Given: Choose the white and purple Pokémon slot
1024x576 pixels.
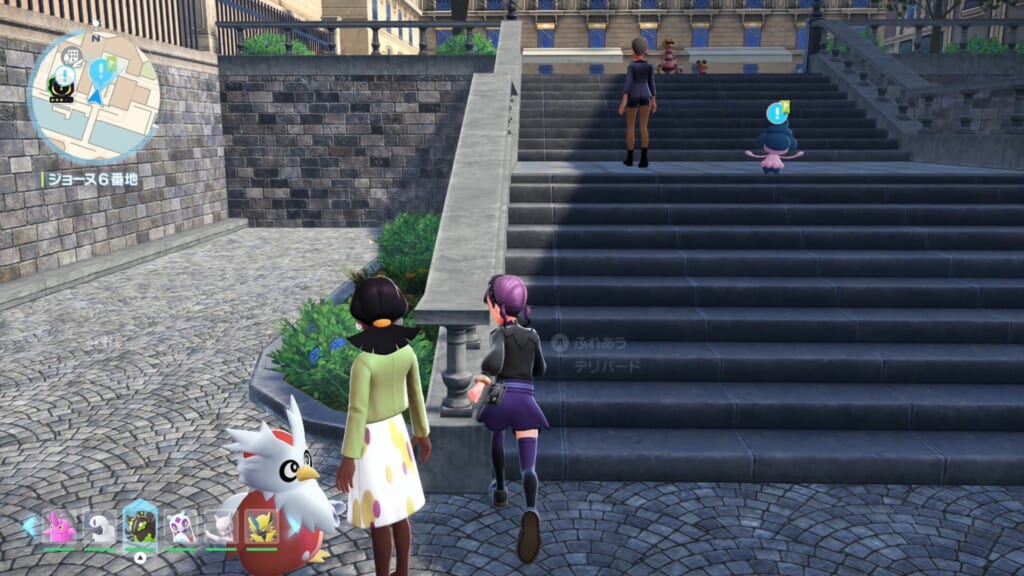Looking at the screenshot, I should 181,527.
